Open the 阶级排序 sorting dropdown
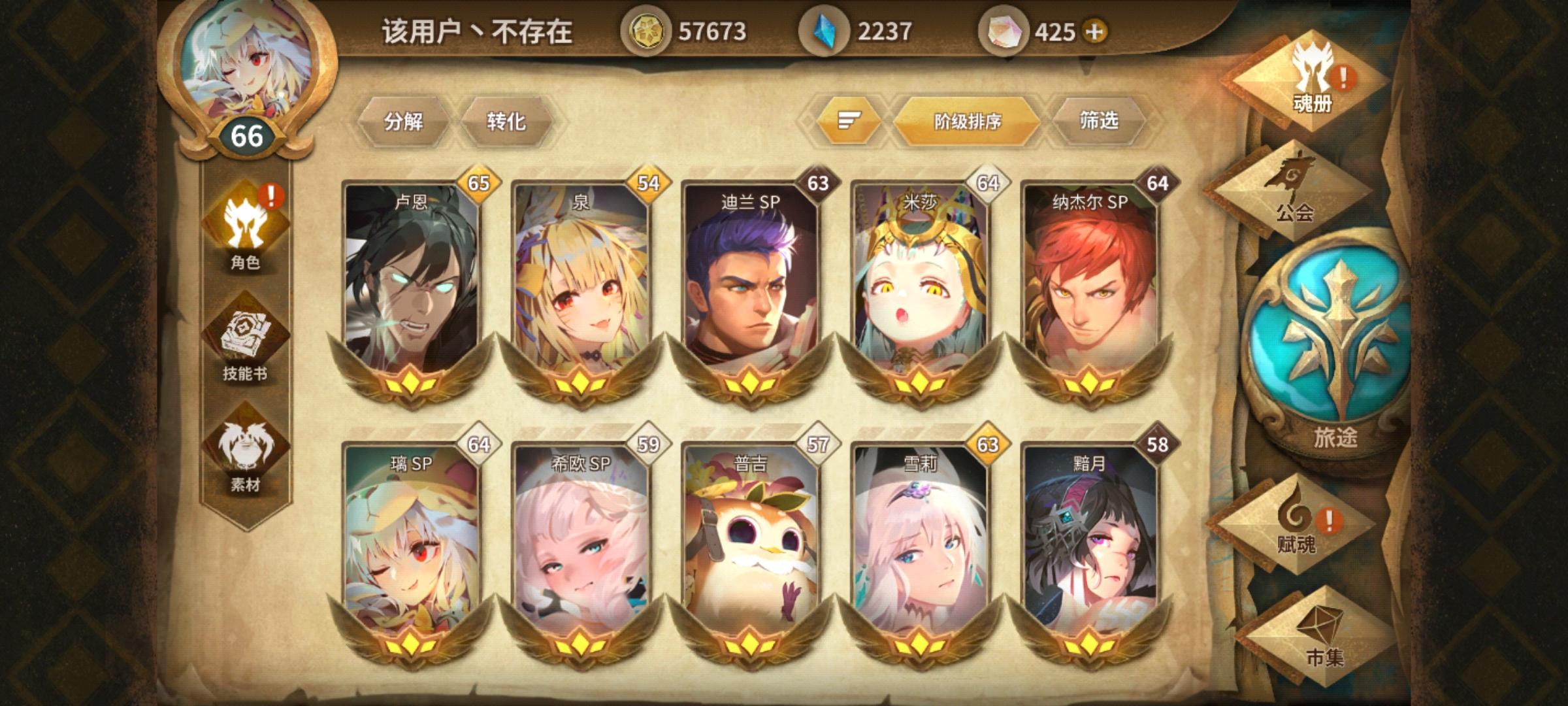 point(966,120)
